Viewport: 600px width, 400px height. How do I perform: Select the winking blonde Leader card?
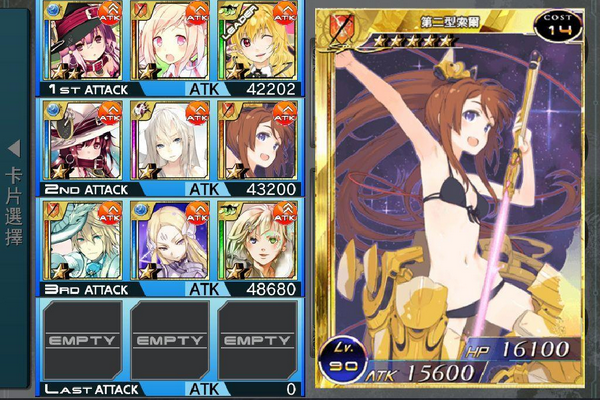tap(256, 42)
